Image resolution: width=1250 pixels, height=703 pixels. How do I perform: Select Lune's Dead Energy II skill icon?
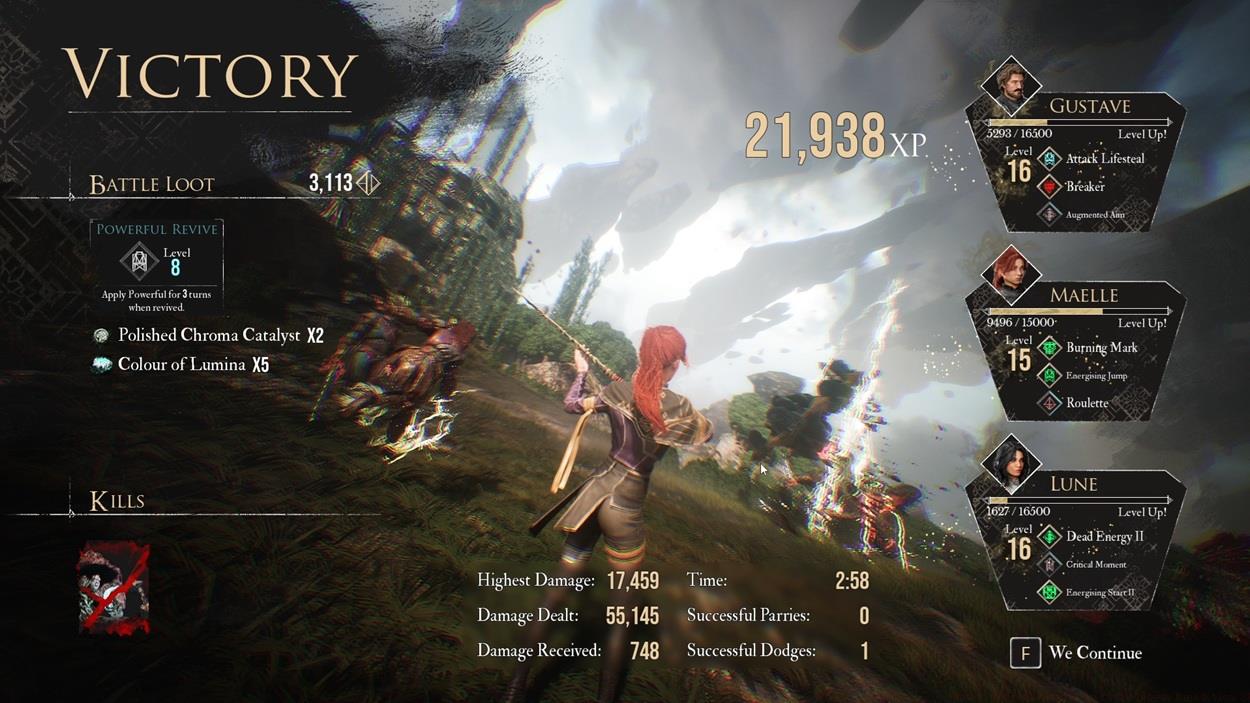coord(1050,537)
